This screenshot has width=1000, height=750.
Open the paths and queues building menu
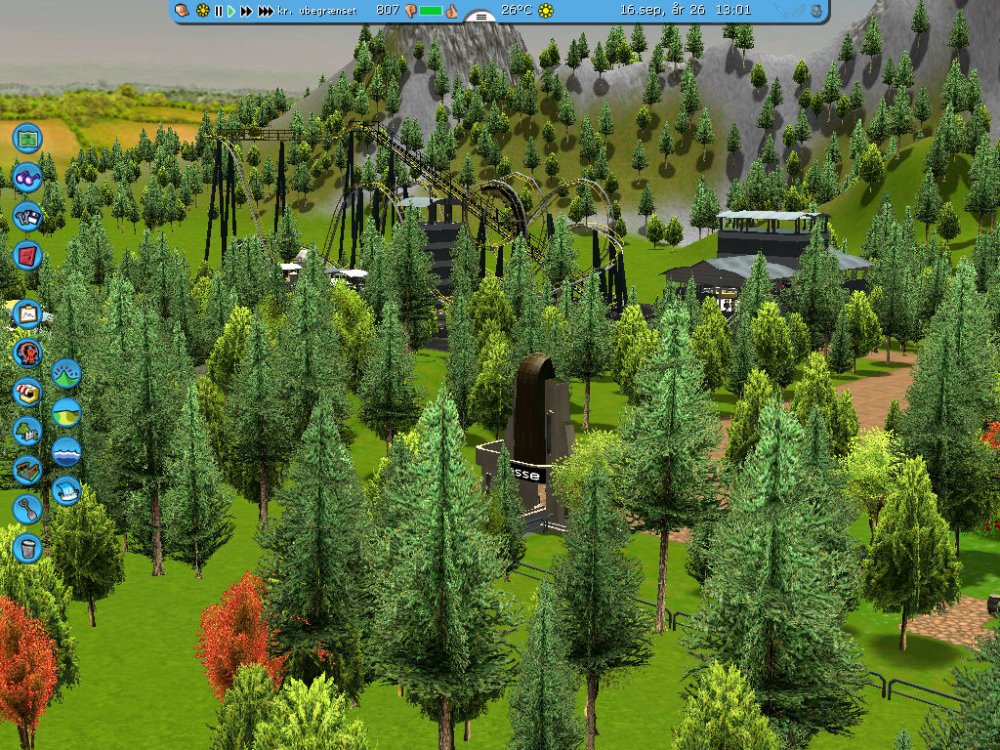click(27, 469)
